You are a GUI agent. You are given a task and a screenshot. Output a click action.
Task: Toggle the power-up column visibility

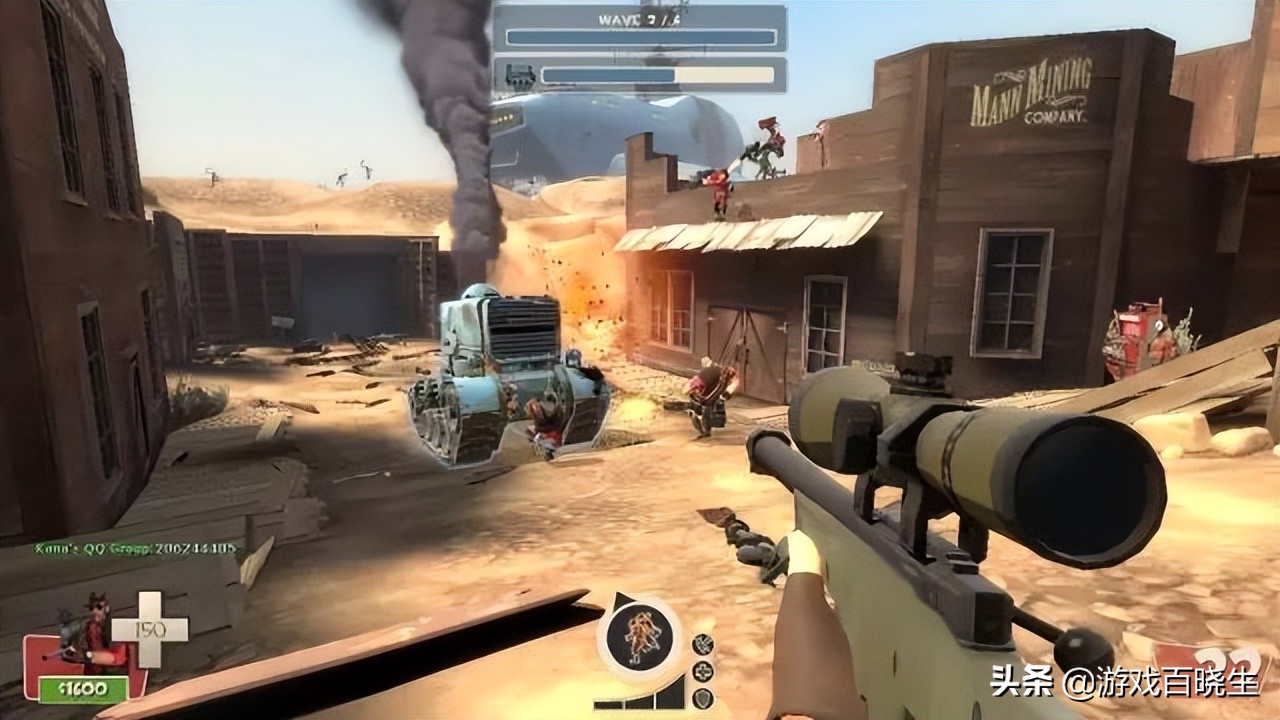coord(703,671)
